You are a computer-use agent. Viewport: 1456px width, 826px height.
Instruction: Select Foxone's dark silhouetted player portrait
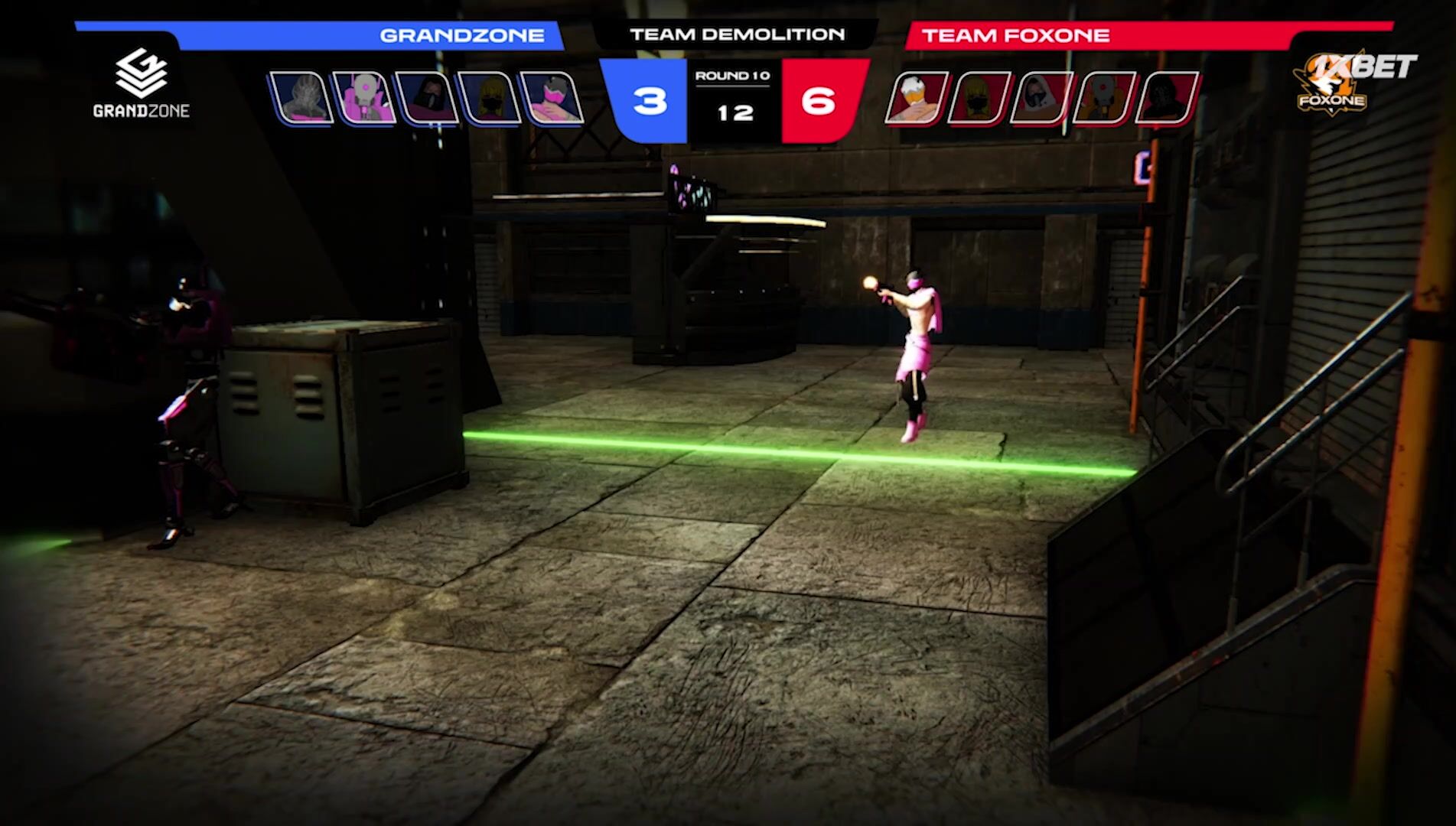pos(1168,98)
